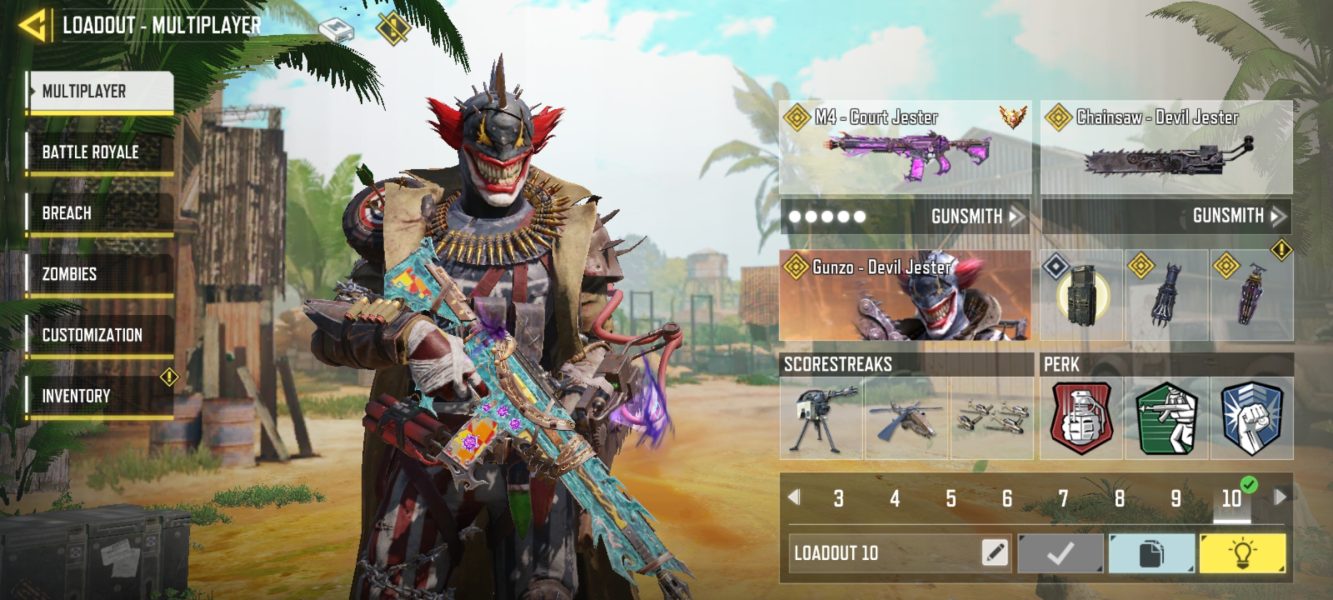The width and height of the screenshot is (1333, 600).
Task: Switch to the Battle Royale tab
Action: click(x=99, y=153)
